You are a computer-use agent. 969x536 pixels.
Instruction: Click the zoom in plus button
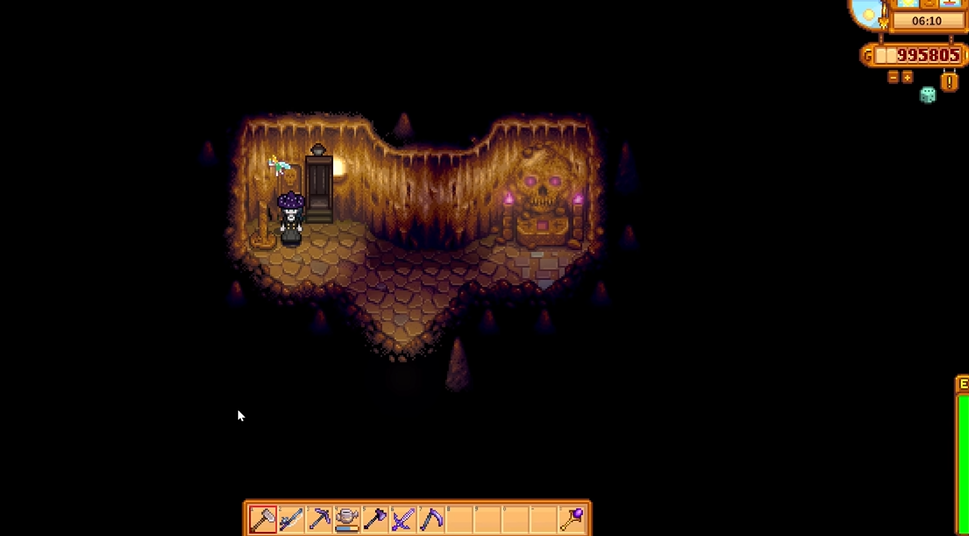tap(908, 77)
